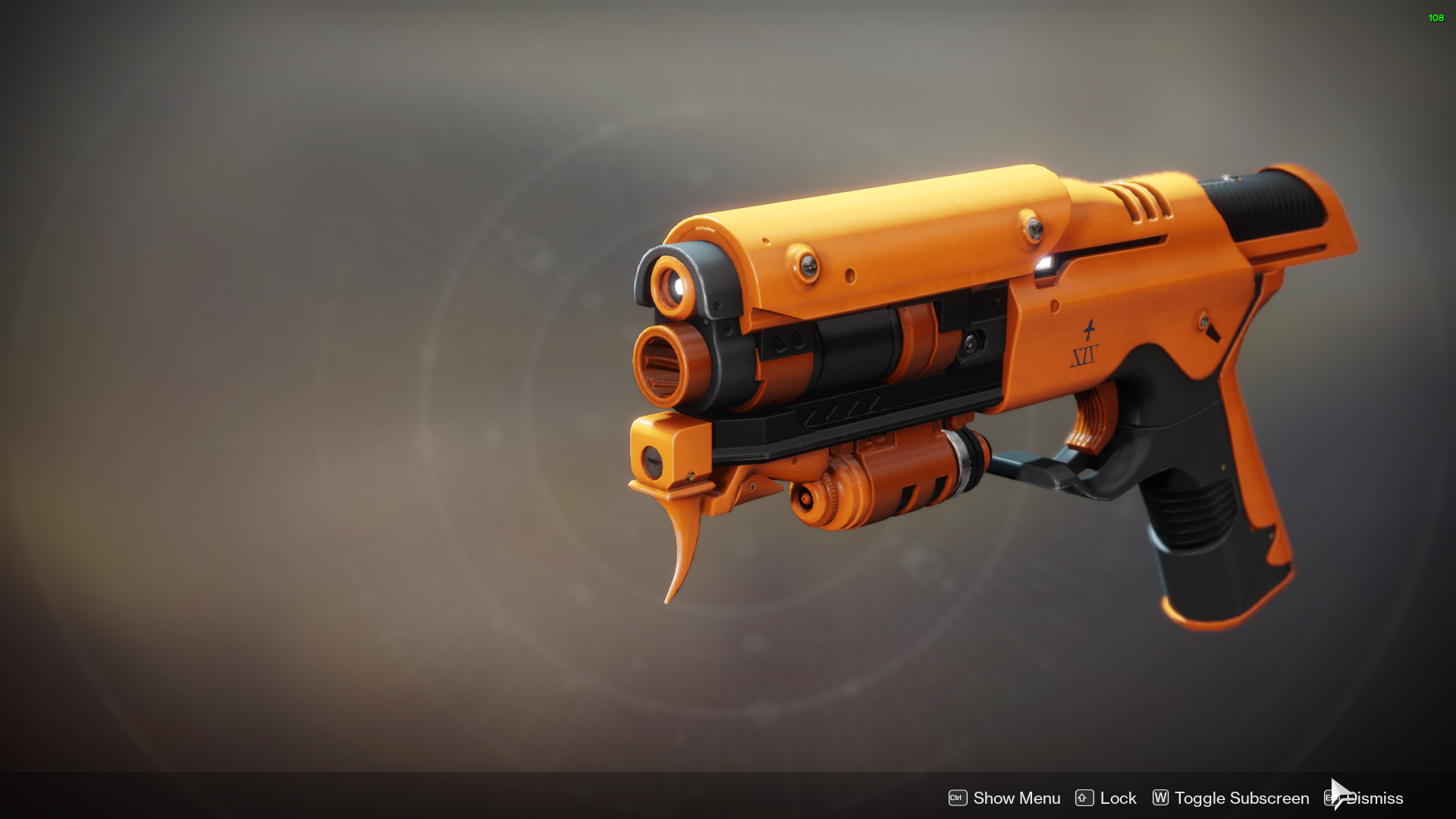
Task: Click the green 108 framerate counter
Action: [1436, 18]
